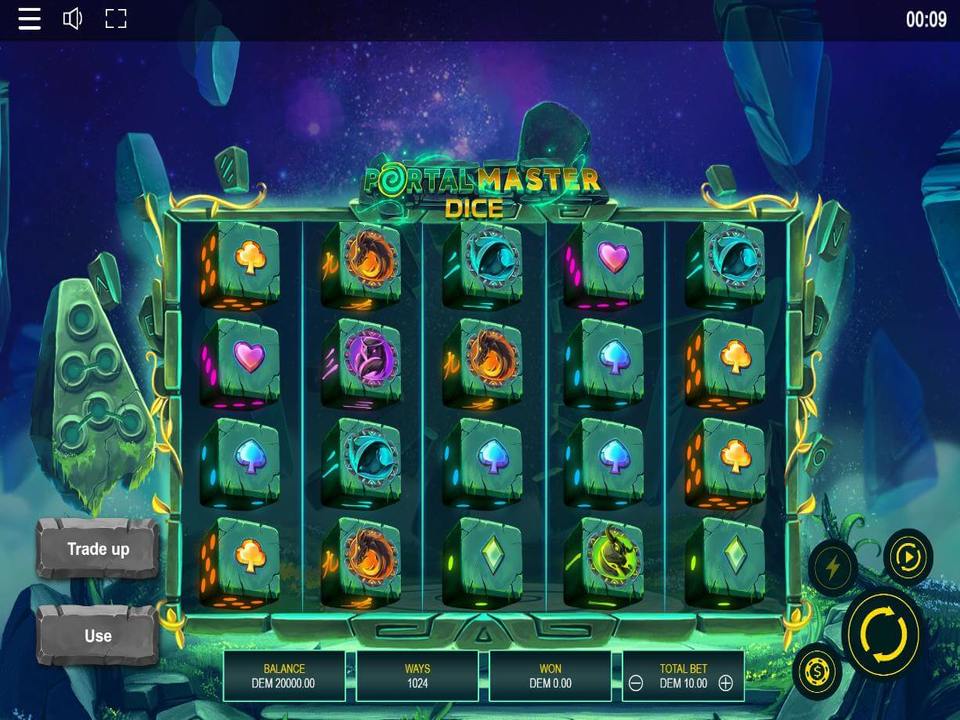Increase total bet with the plus button
960x720 pixels.
[x=726, y=684]
